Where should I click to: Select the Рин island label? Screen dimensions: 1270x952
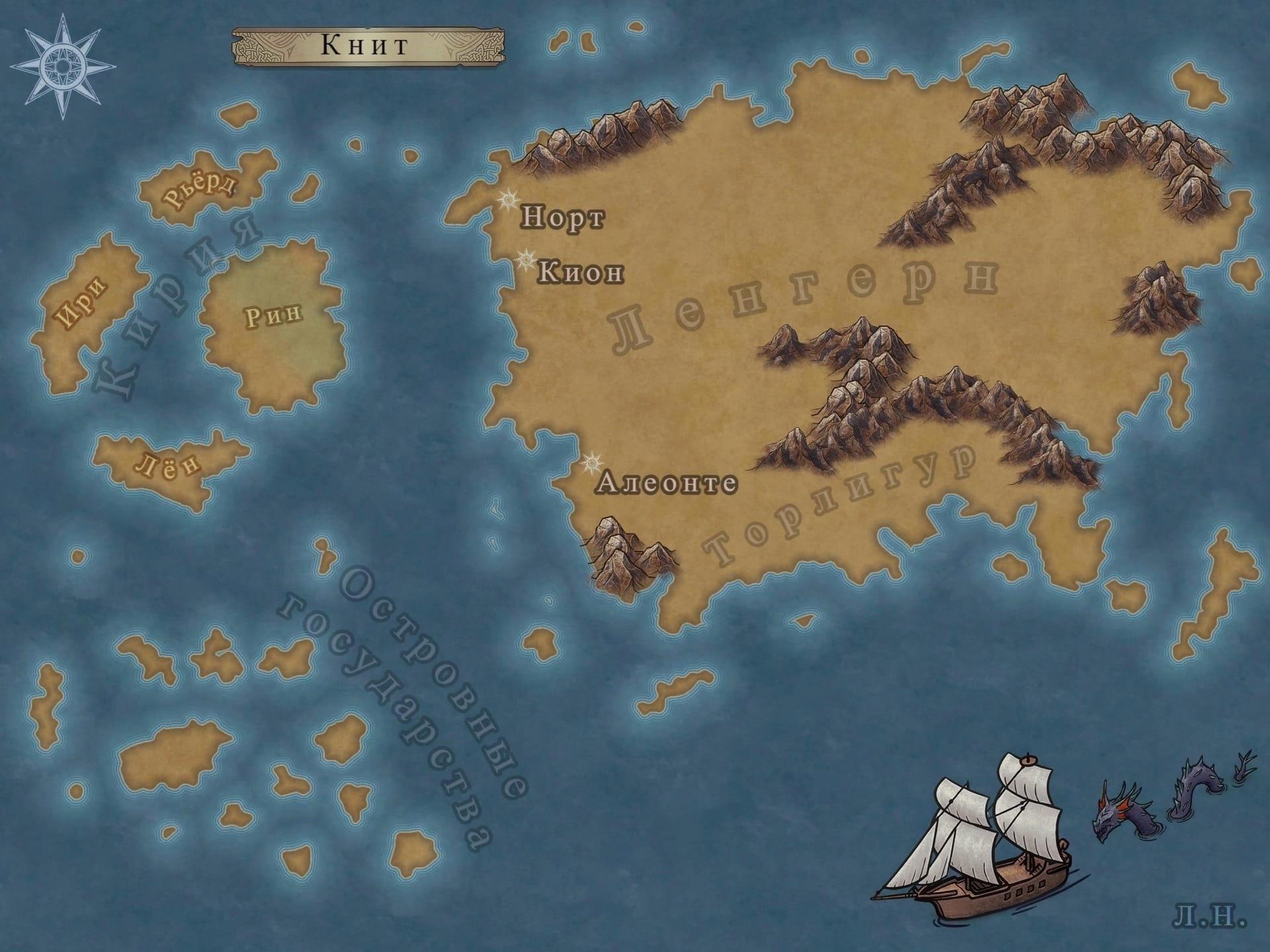[274, 315]
